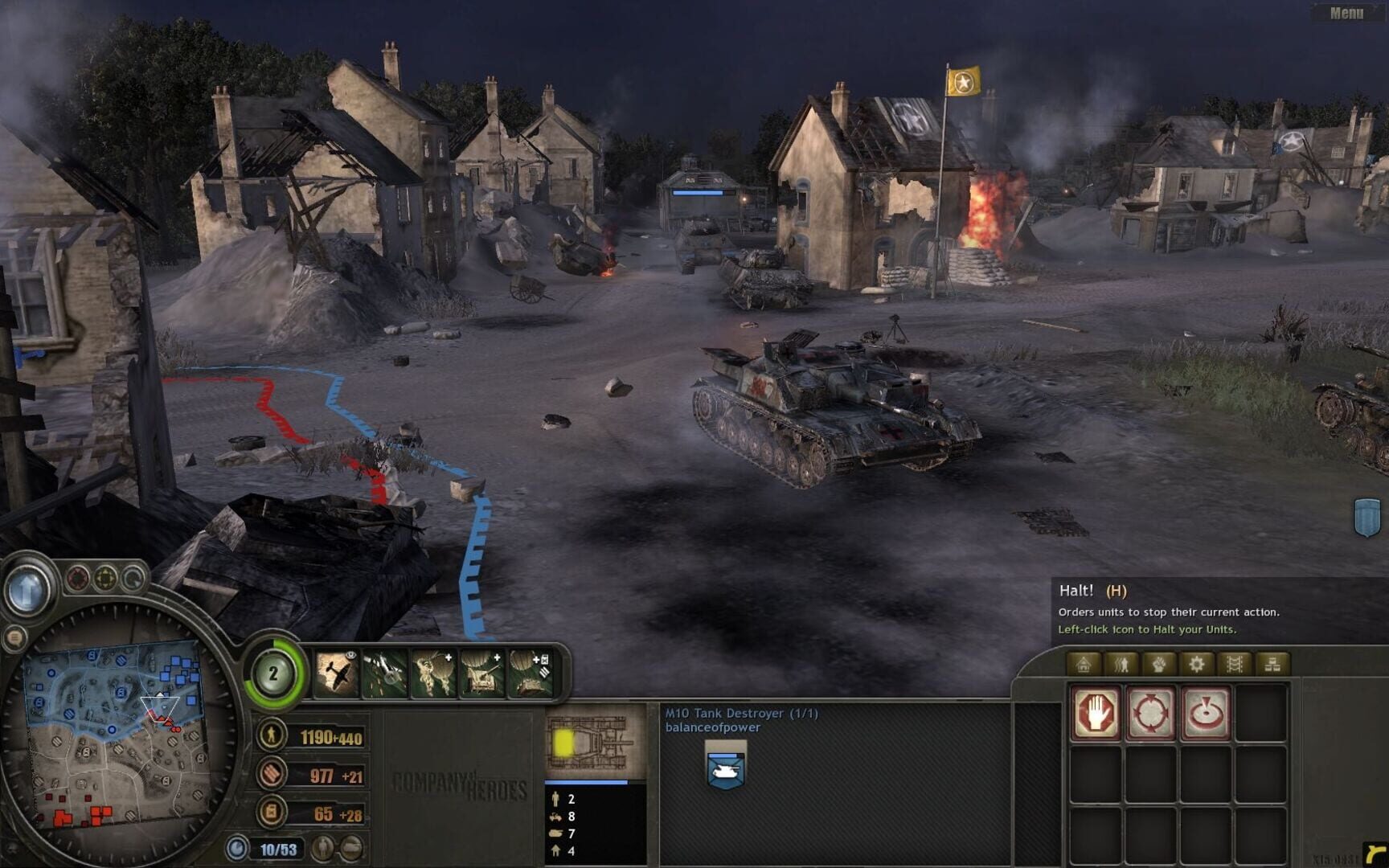The image size is (1389, 868).
Task: Switch to the house icon tab
Action: click(x=1084, y=664)
